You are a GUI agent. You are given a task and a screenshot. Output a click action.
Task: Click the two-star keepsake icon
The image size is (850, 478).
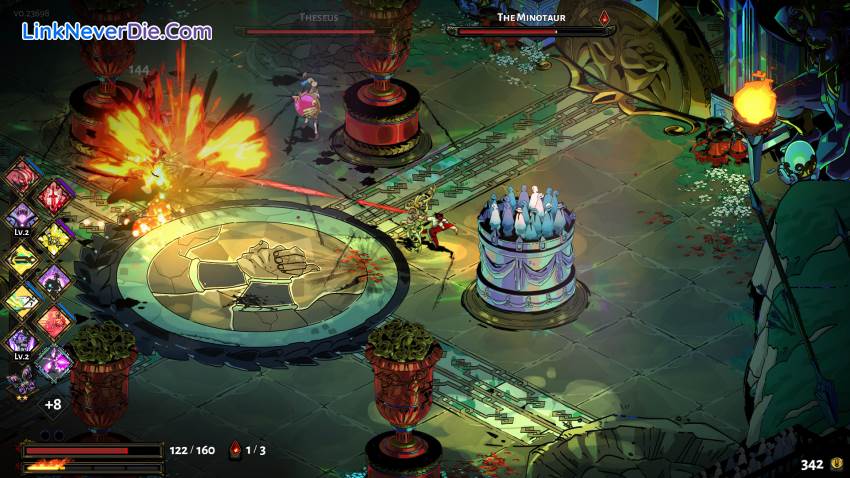coord(20,382)
